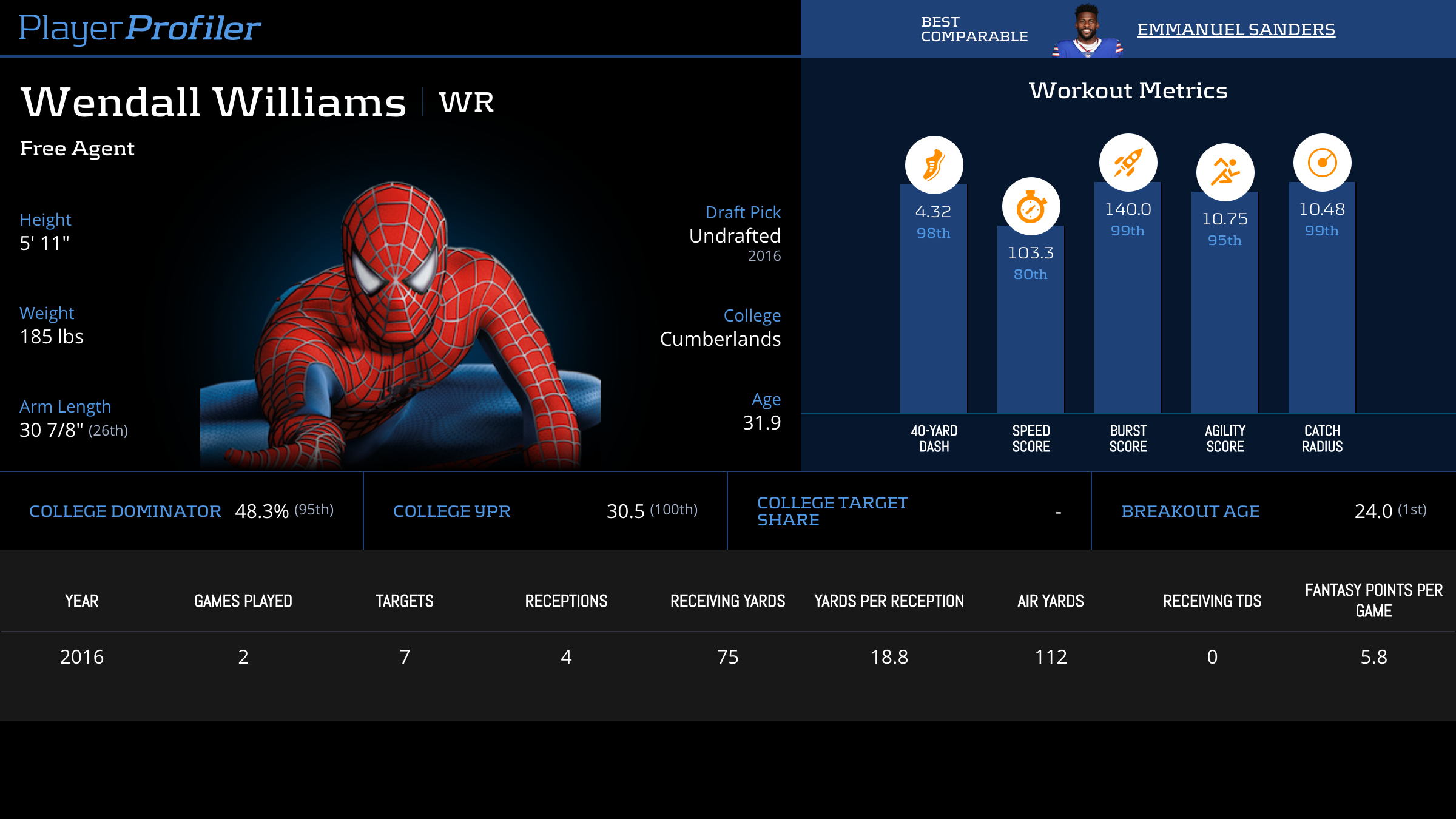Screen dimensions: 1456x819
Task: Click the PlayerProfiler logo
Action: 140,28
